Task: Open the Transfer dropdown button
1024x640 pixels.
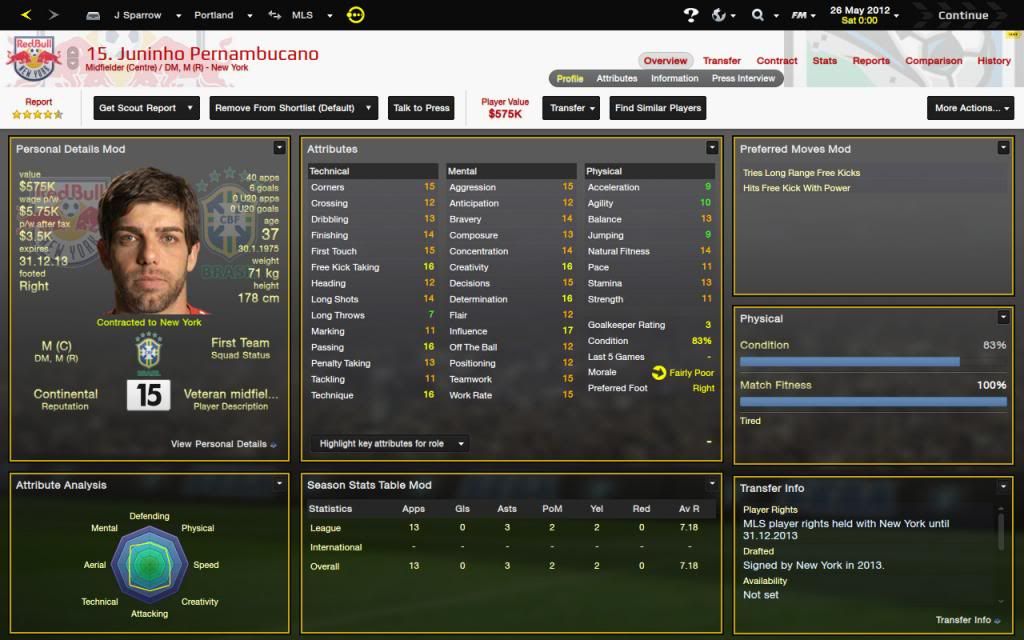Action: pos(572,108)
